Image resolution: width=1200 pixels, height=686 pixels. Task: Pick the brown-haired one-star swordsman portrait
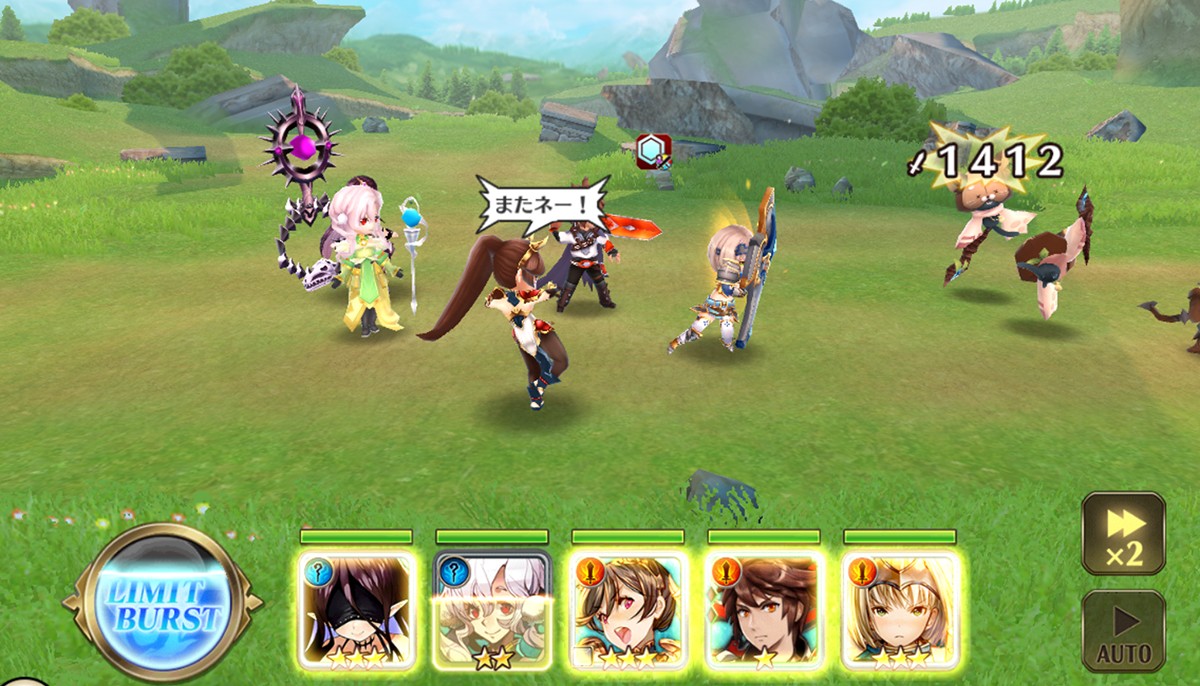click(764, 610)
